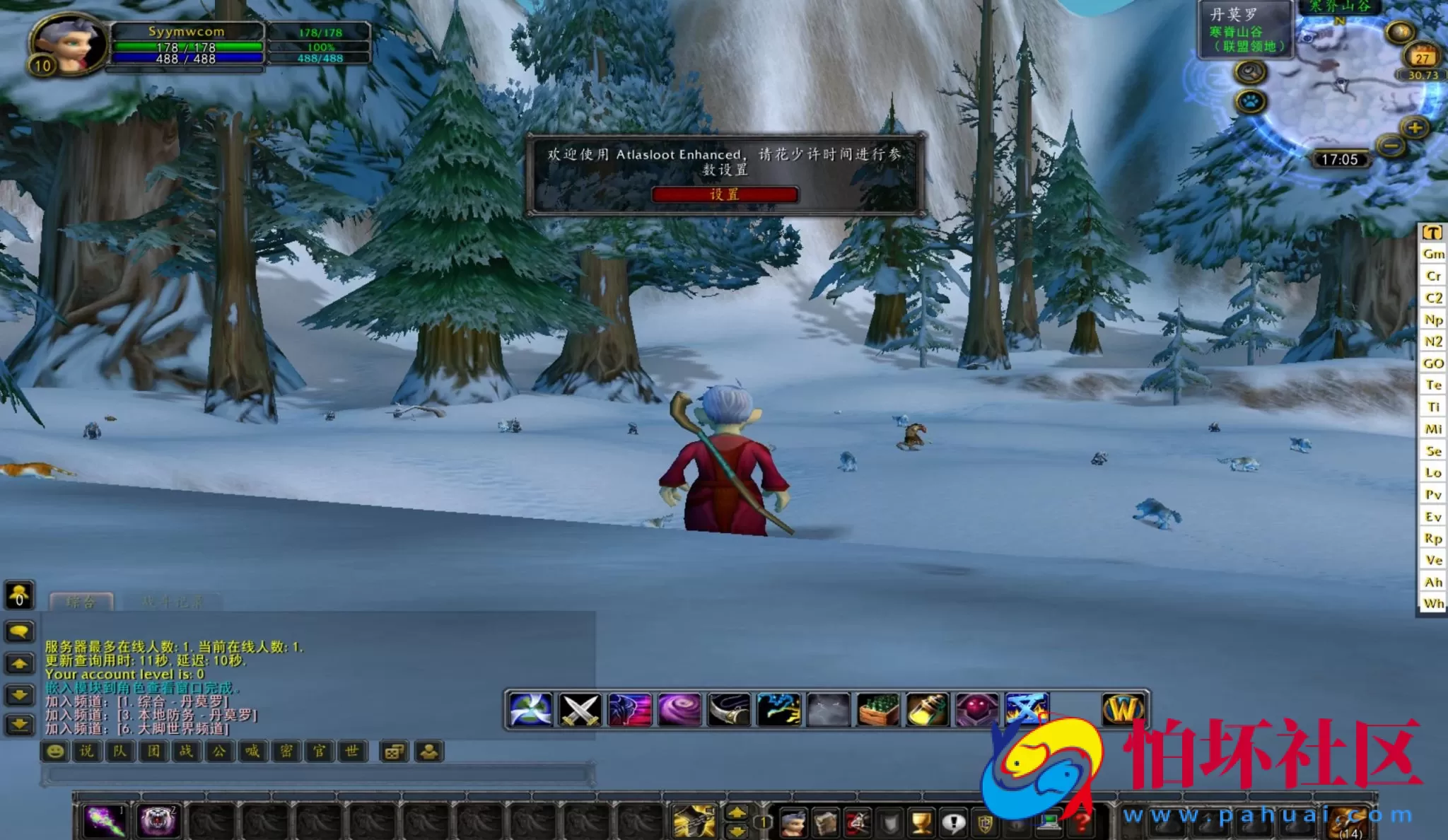Click the computer-screen LFG icon in the micro menu
Screen dimensions: 1448x840
[x=1049, y=823]
